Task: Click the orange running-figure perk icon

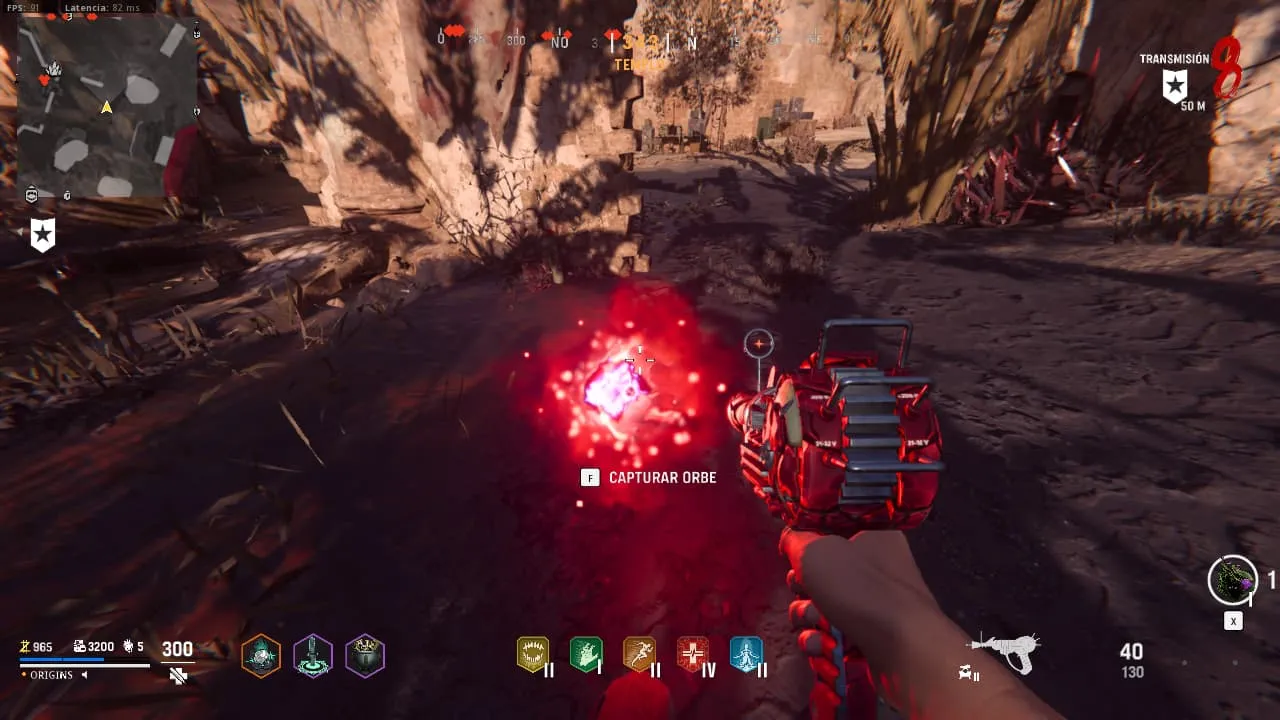Action: tap(639, 655)
